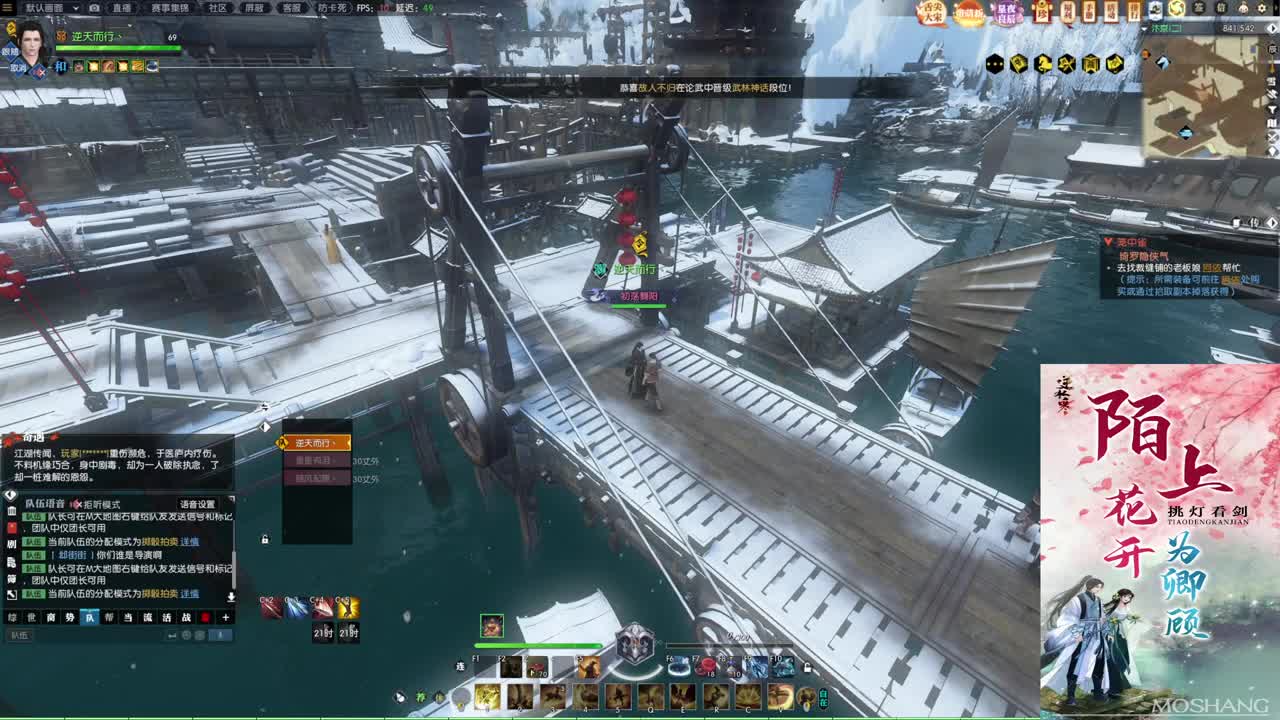Open the 直播 live stream button
The height and width of the screenshot is (720, 1280).
pos(121,7)
